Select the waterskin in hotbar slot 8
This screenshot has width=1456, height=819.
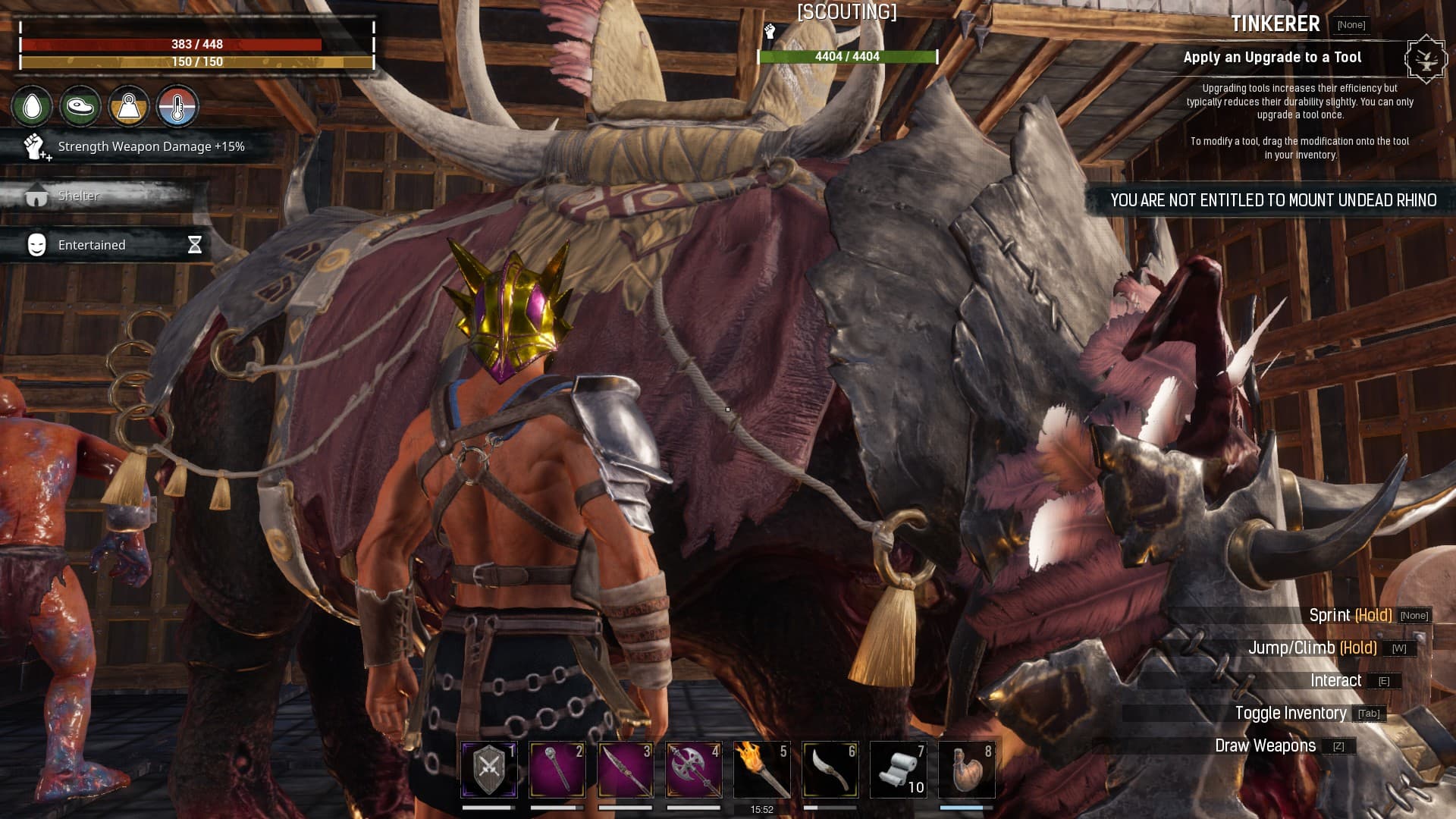click(x=967, y=769)
